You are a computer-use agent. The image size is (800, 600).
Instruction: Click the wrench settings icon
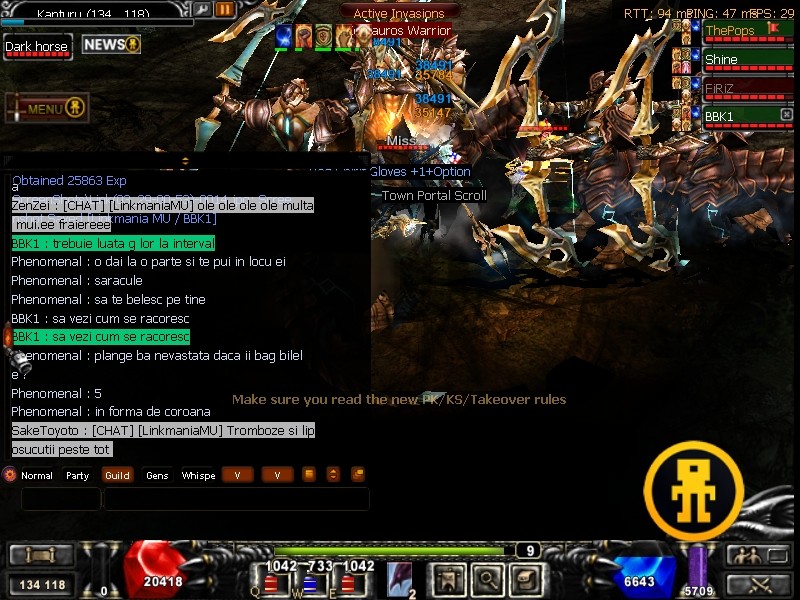pyautogui.click(x=202, y=10)
